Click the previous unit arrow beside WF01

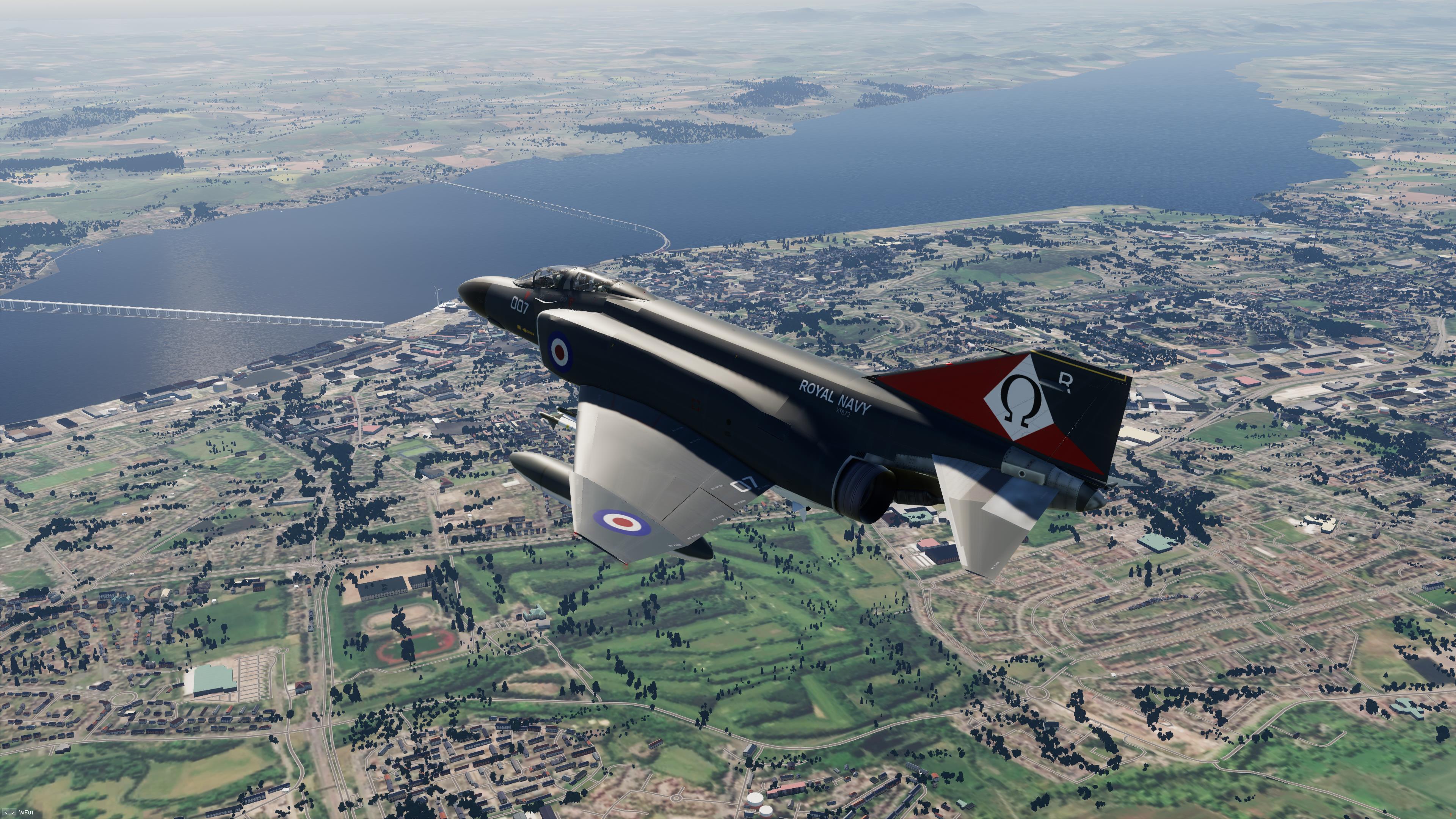6,813
